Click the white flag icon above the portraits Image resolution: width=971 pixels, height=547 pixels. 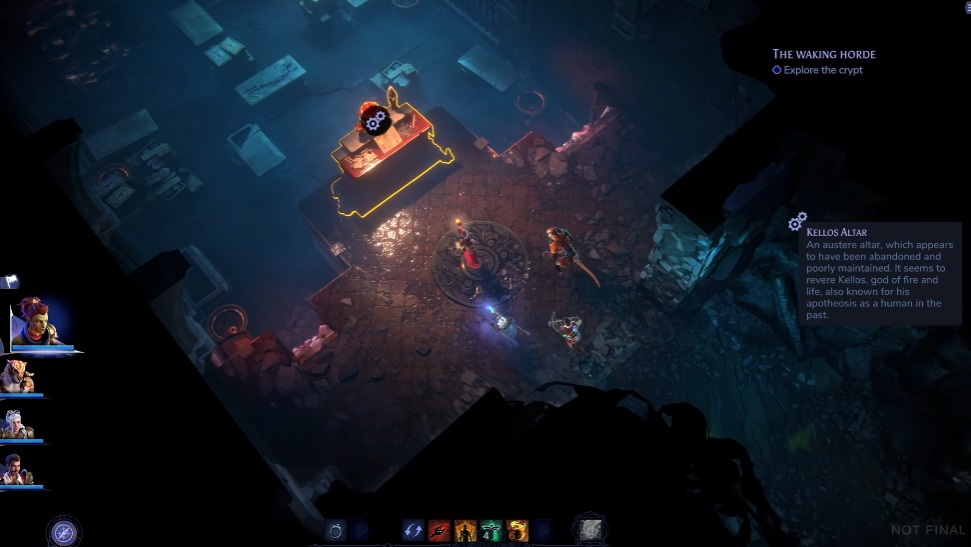coord(11,283)
